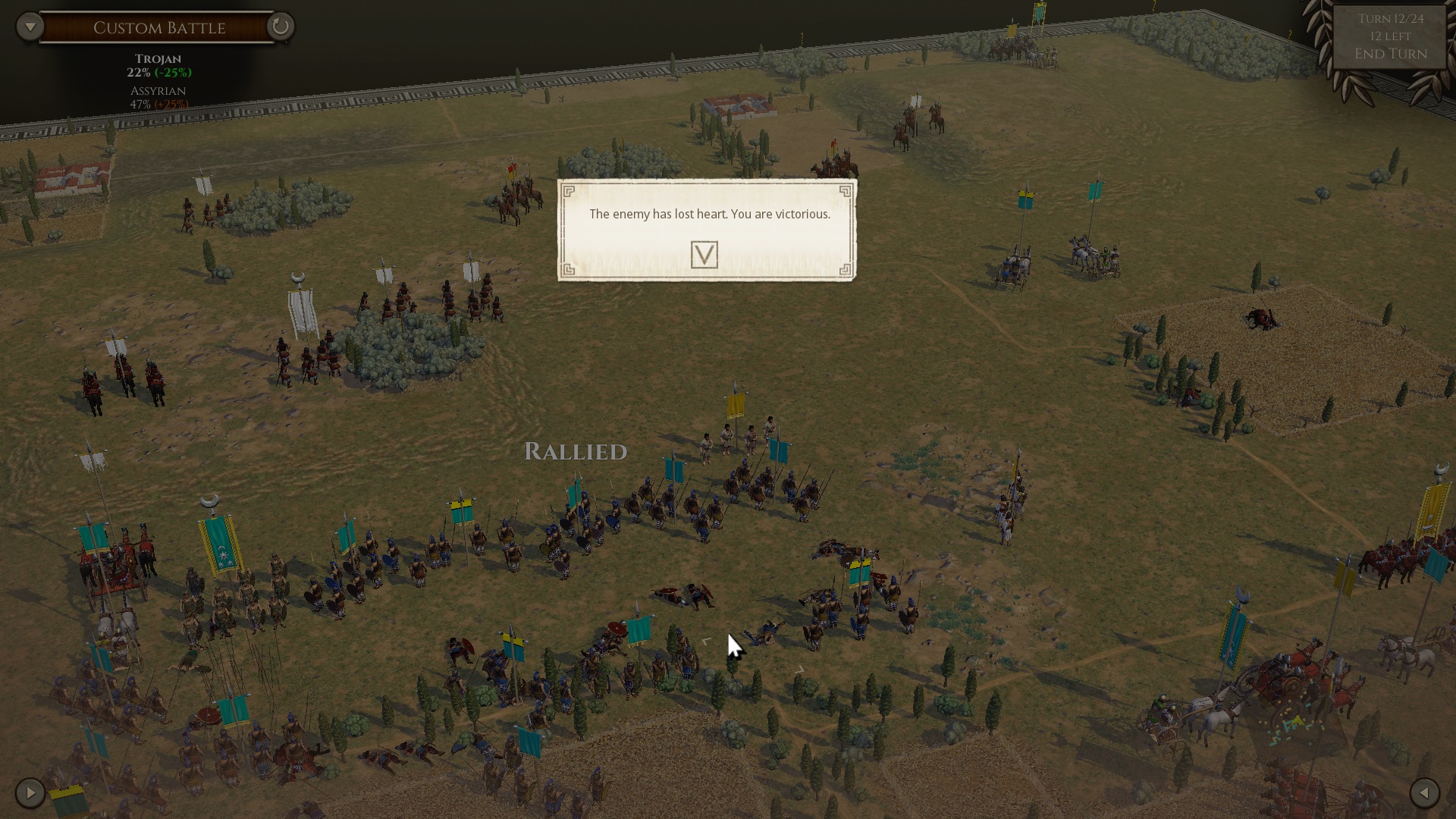Click the End Turn button

(1390, 54)
